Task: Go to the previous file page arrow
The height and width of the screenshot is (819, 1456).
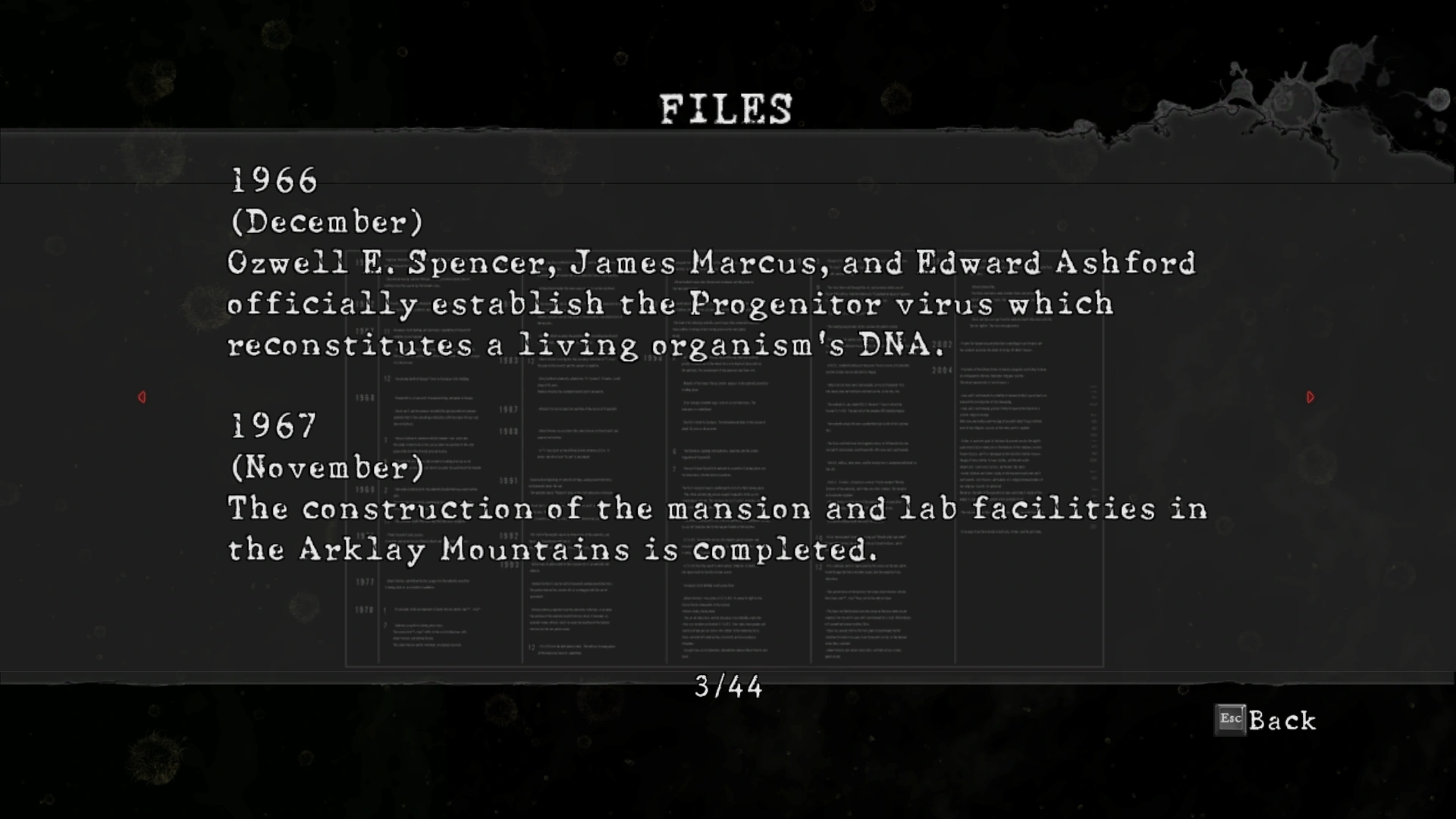Action: click(142, 397)
